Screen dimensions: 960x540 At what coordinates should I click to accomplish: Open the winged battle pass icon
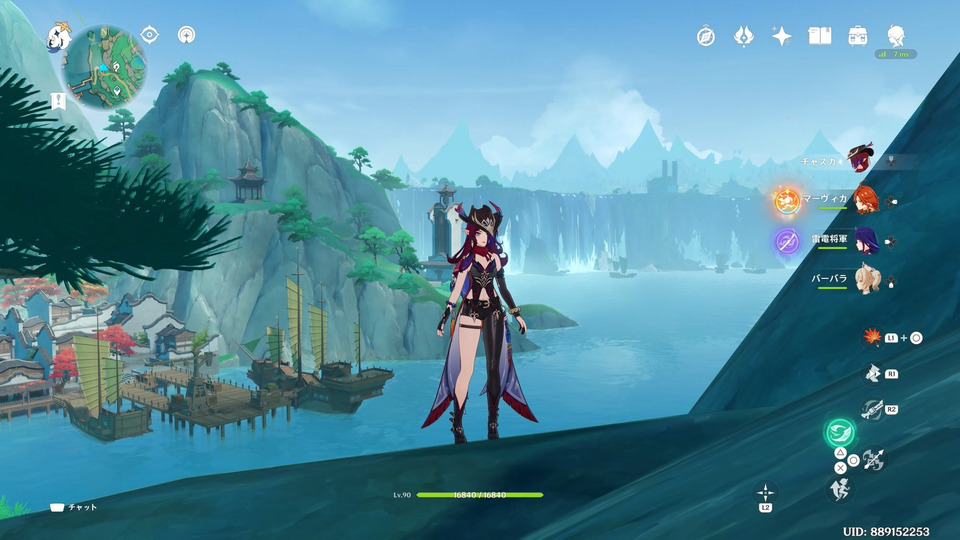[x=743, y=36]
